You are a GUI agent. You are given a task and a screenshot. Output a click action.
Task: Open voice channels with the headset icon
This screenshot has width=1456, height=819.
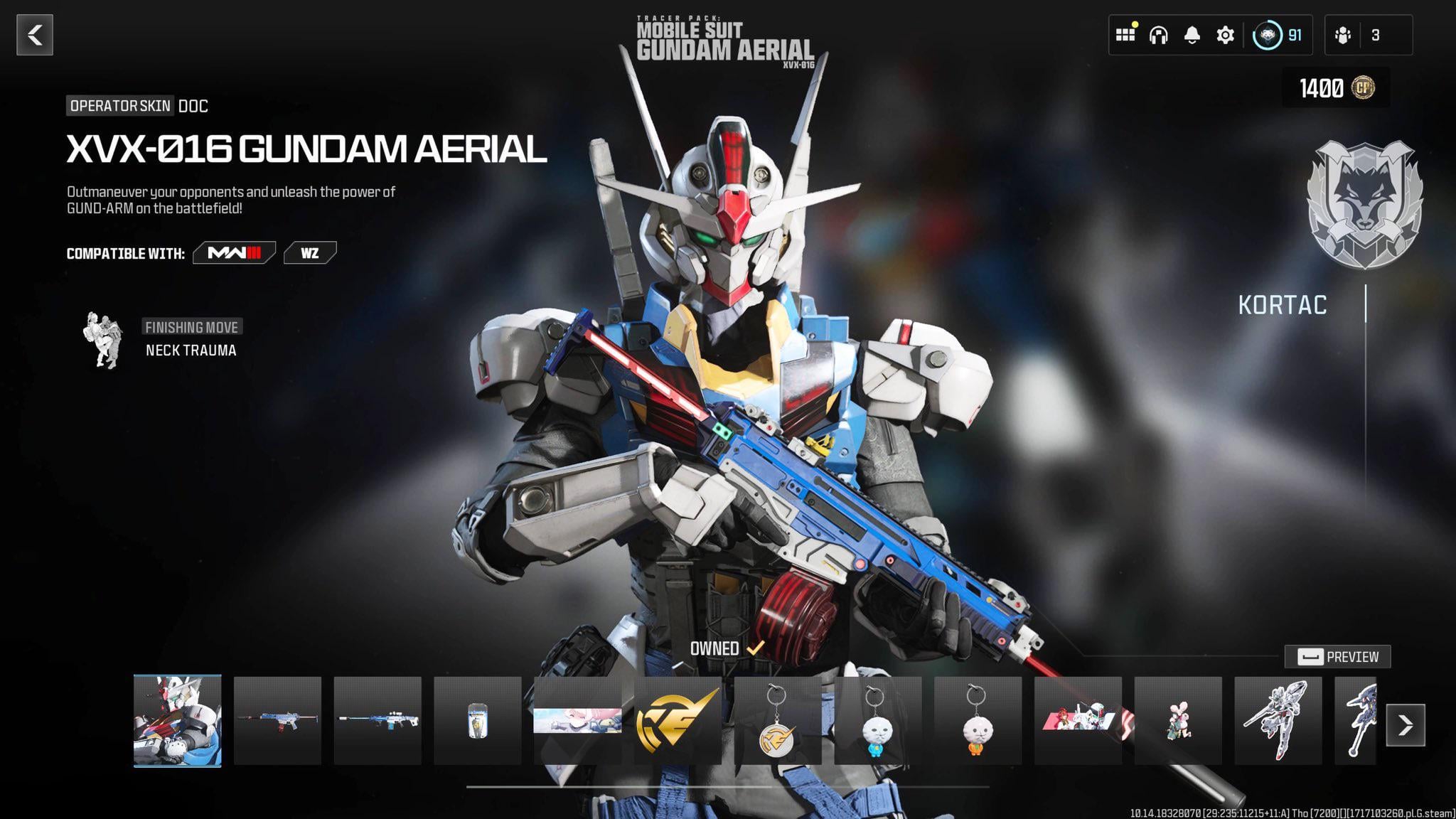click(x=1159, y=33)
